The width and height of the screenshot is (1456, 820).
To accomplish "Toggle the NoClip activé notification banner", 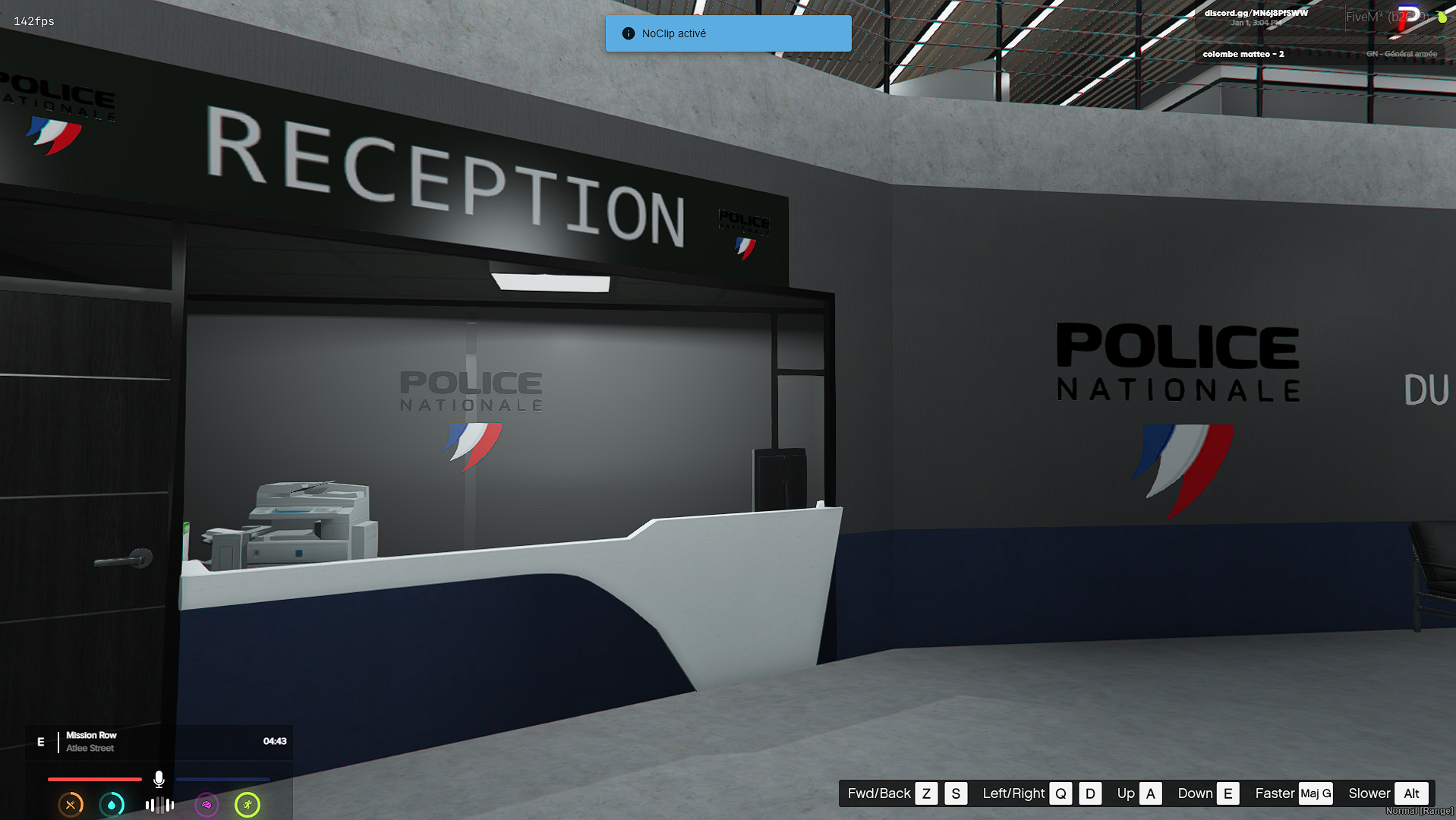I will [x=727, y=33].
